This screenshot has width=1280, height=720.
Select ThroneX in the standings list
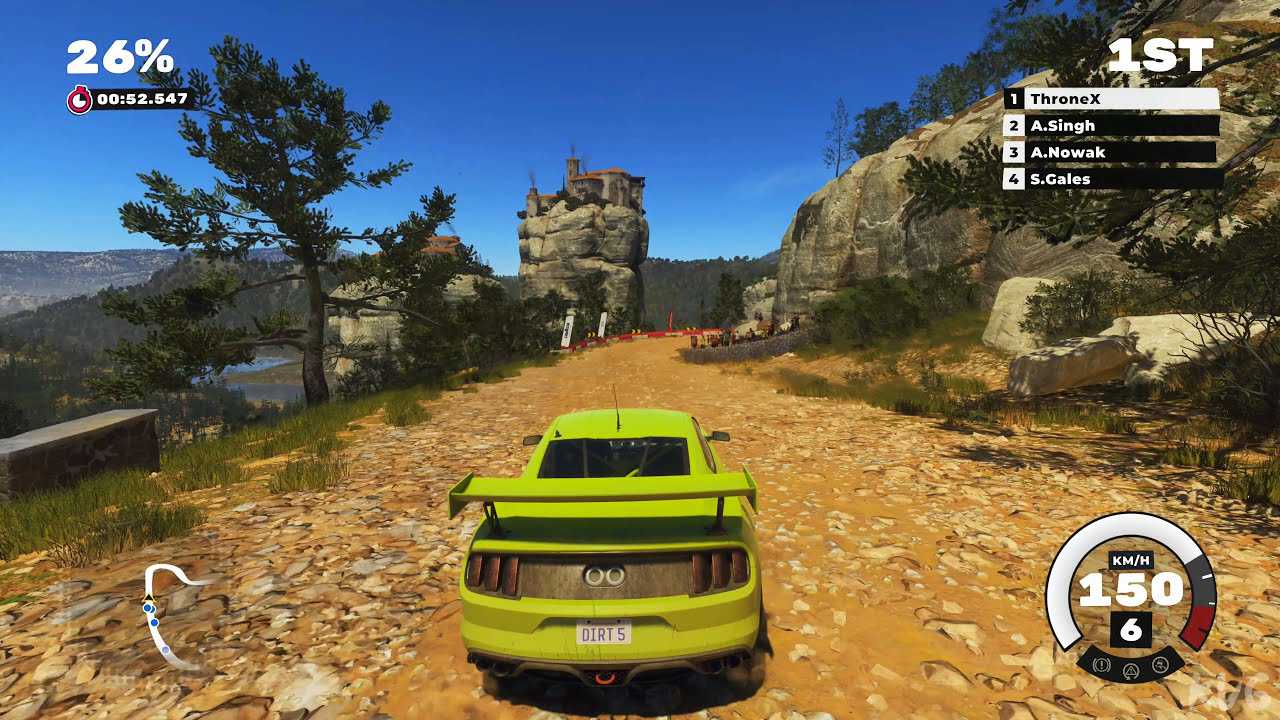coord(1111,99)
